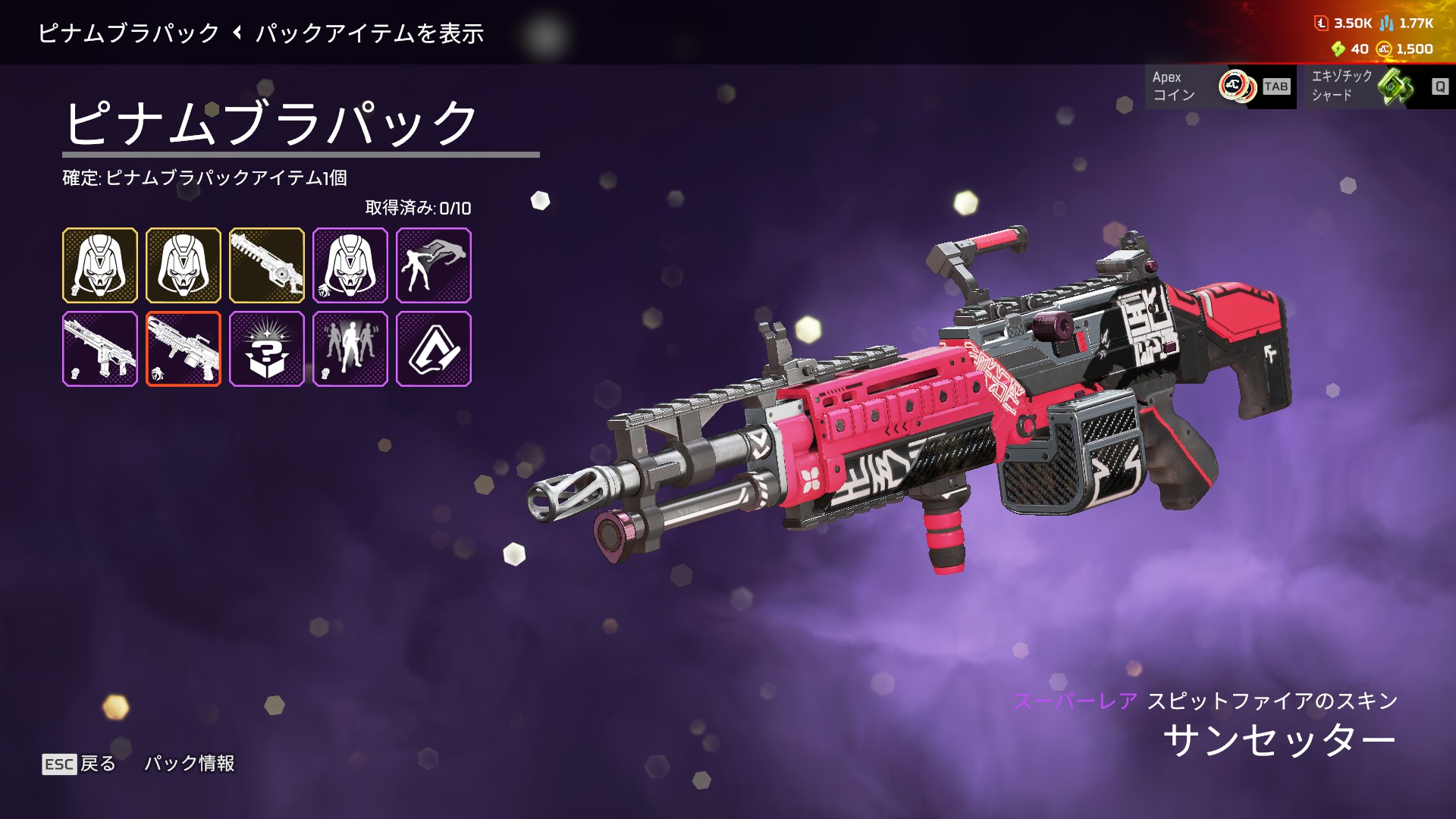Choose the mystery box item thumbnail
This screenshot has width=1456, height=819.
267,349
